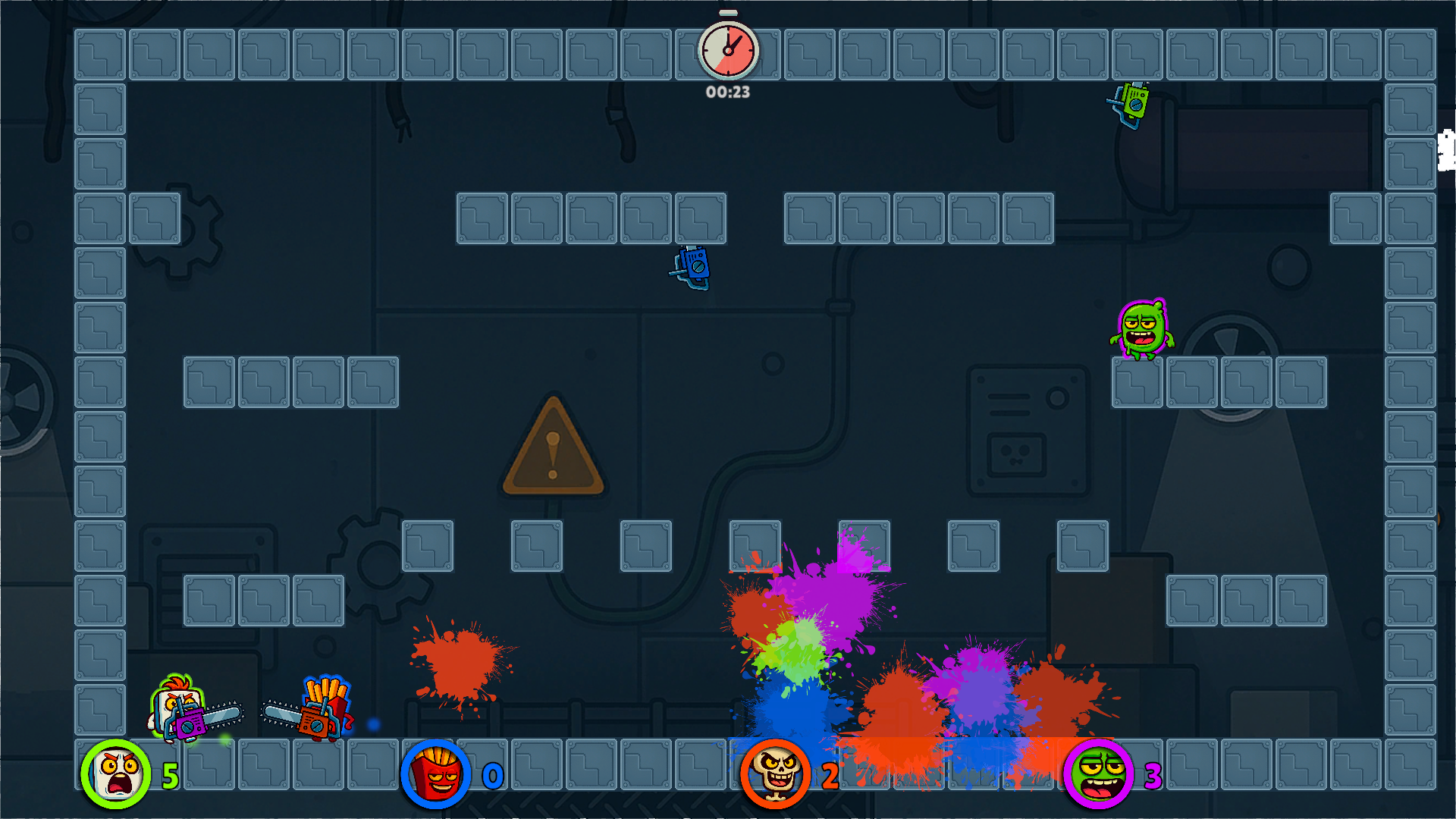The image size is (1456, 819).
Task: Click the score number 5 beside the marshmallow avatar
Action: (170, 775)
